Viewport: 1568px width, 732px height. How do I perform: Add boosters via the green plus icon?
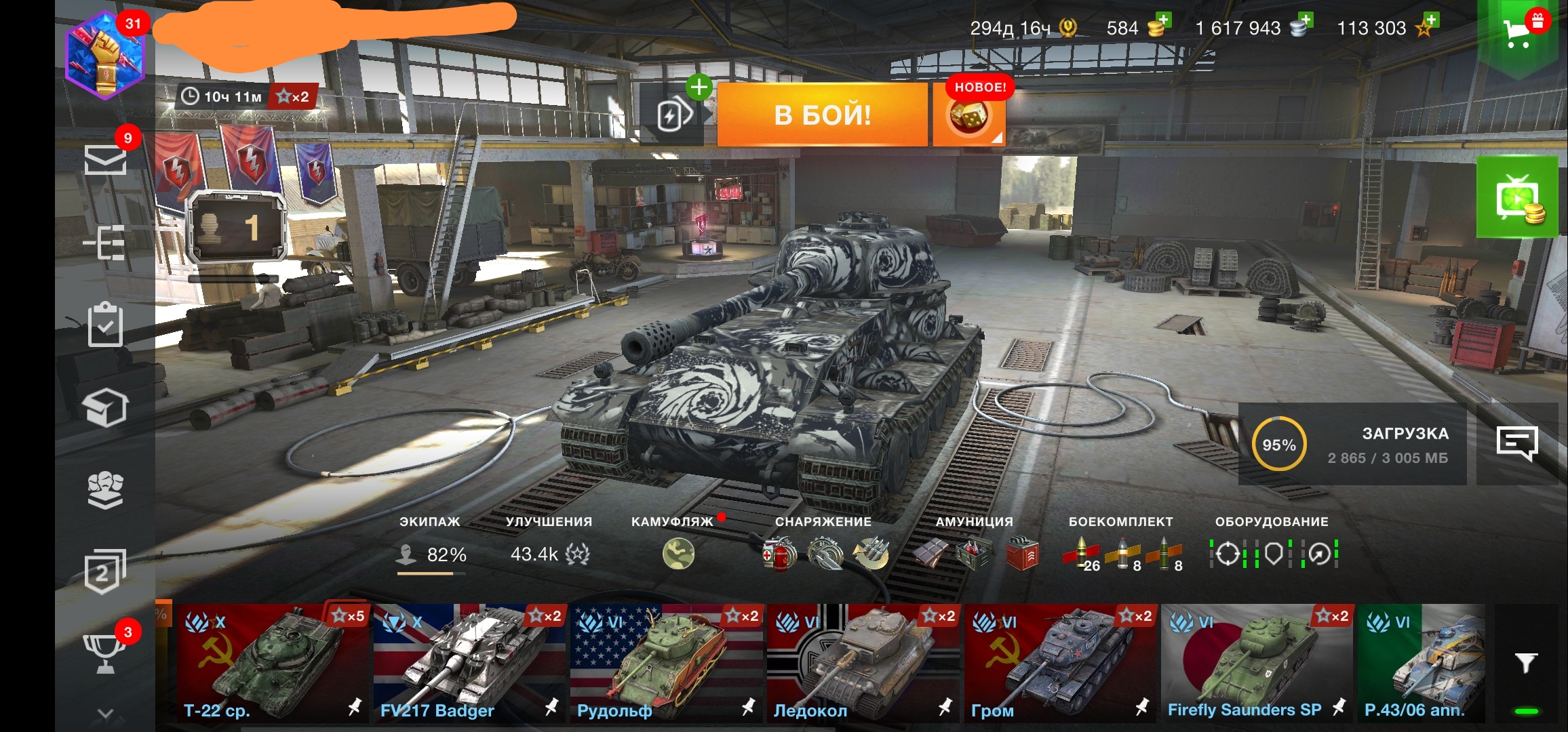pyautogui.click(x=699, y=87)
